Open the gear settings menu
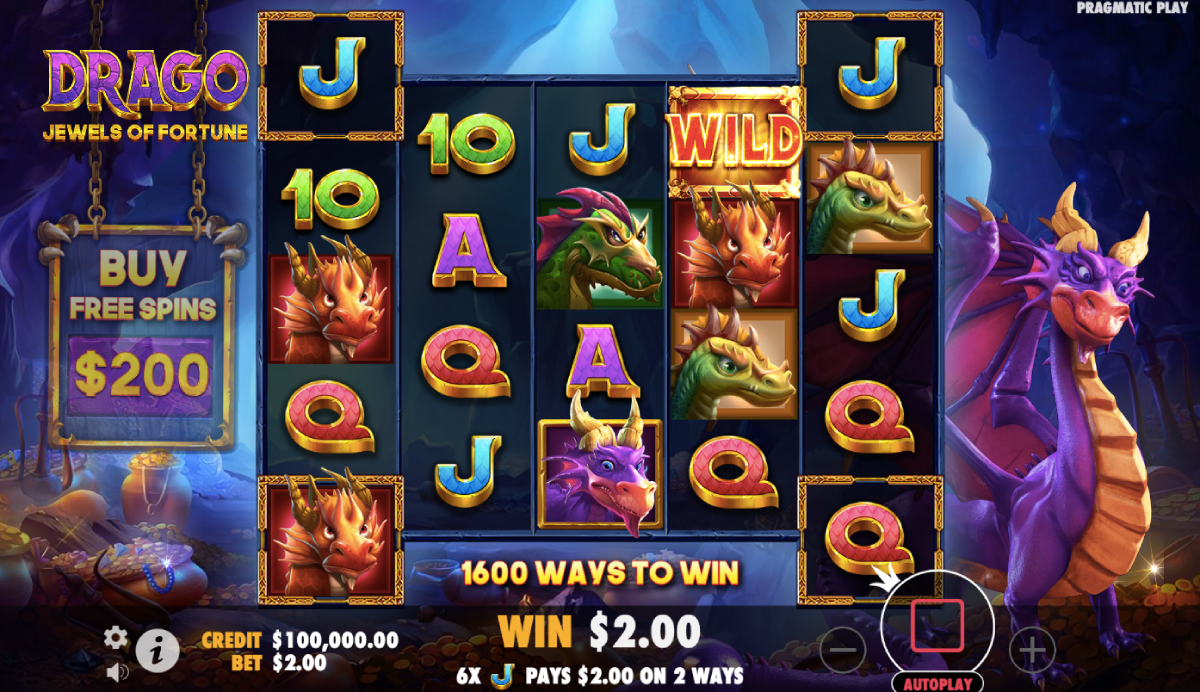 117,637
